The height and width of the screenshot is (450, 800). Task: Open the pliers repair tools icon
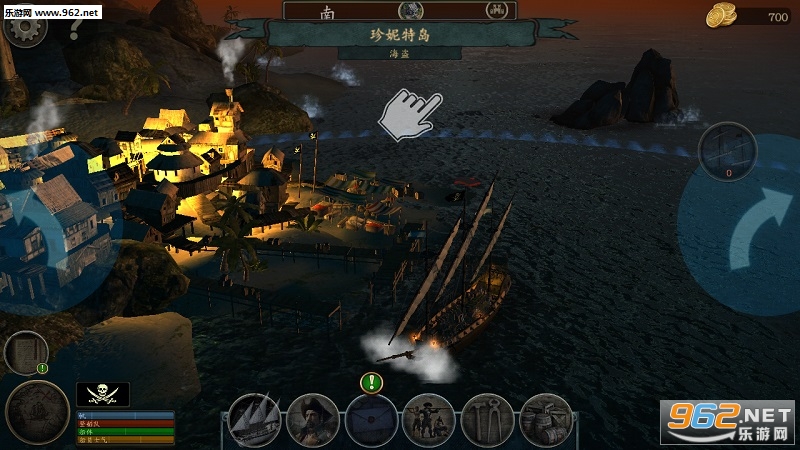tap(487, 420)
